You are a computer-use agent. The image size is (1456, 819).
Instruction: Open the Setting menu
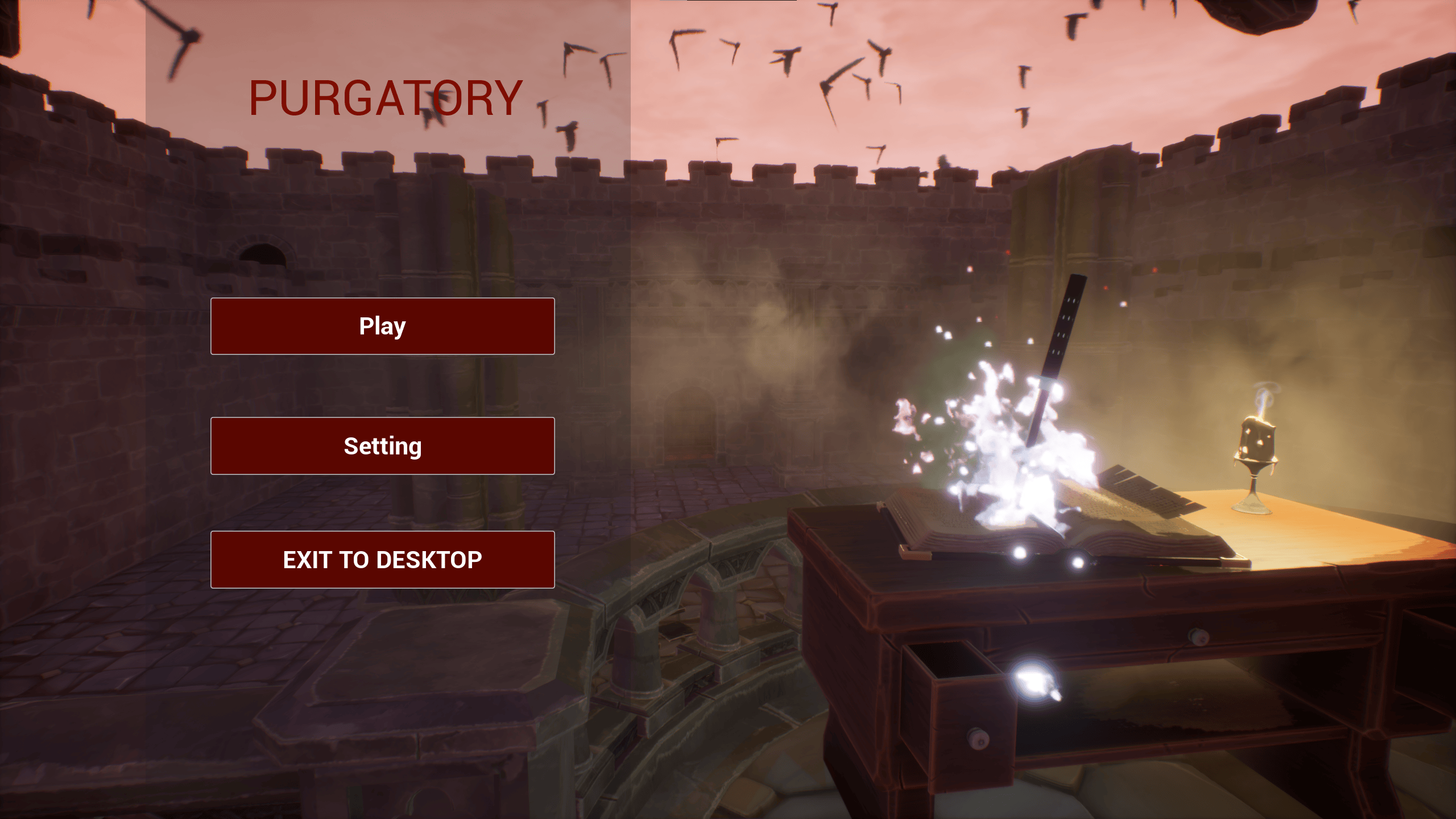[x=382, y=446]
